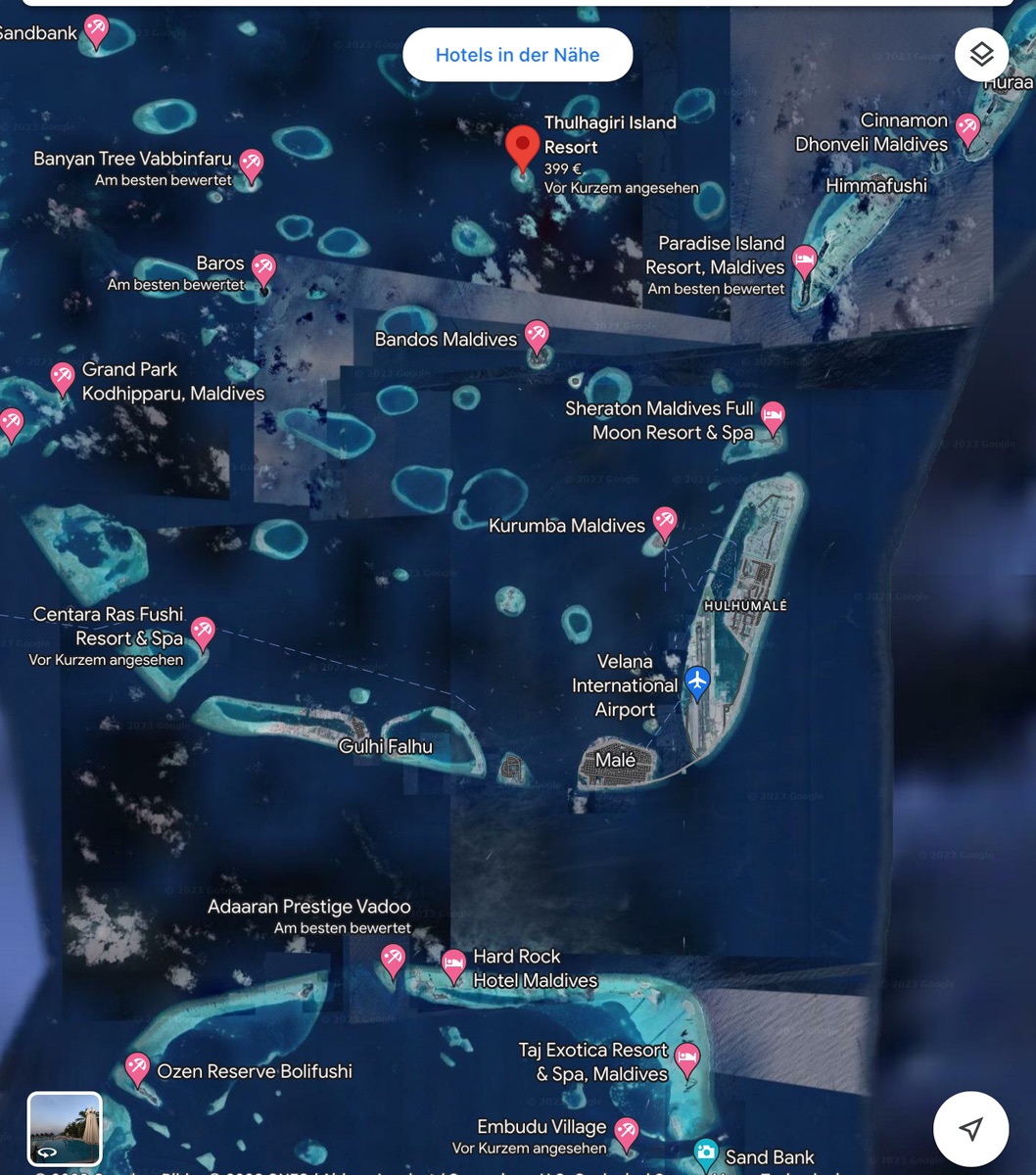The height and width of the screenshot is (1175, 1036).
Task: Select the Paradise Island Resort hotel pin
Action: pyautogui.click(x=804, y=260)
